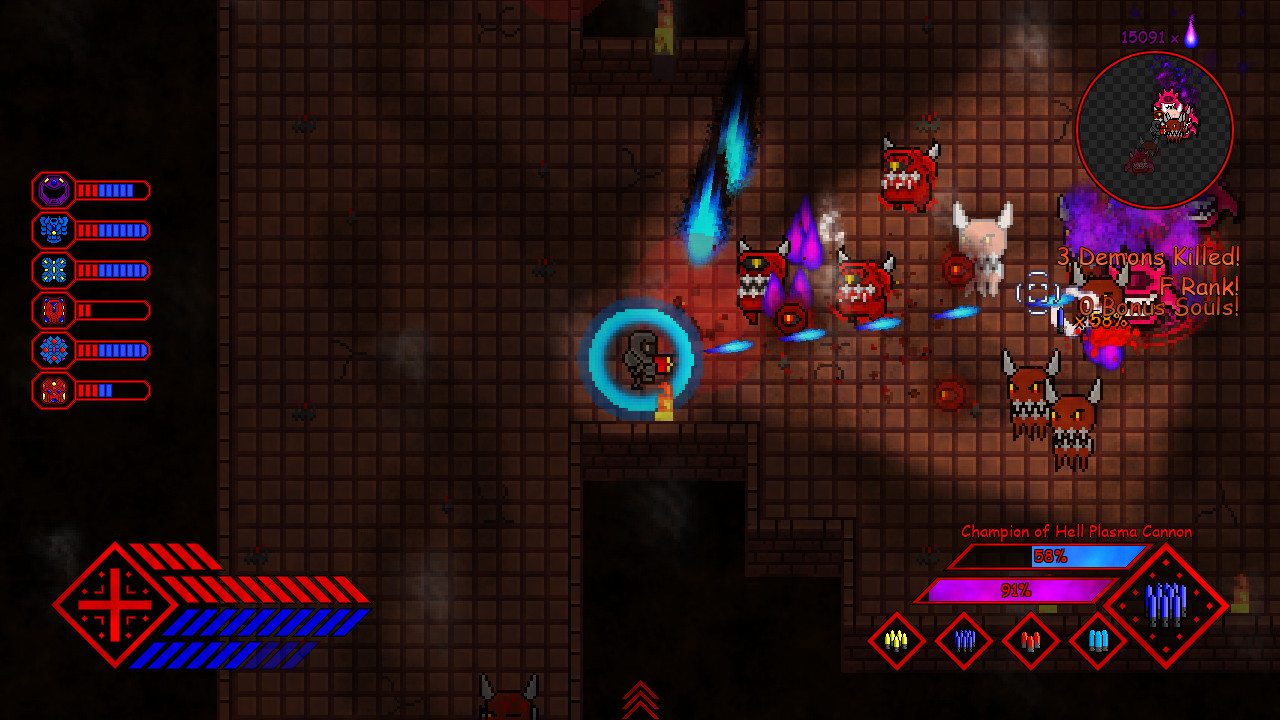1280x720 pixels.
Task: Click the Champion of Hell Plasma Cannon label
Action: point(1076,532)
